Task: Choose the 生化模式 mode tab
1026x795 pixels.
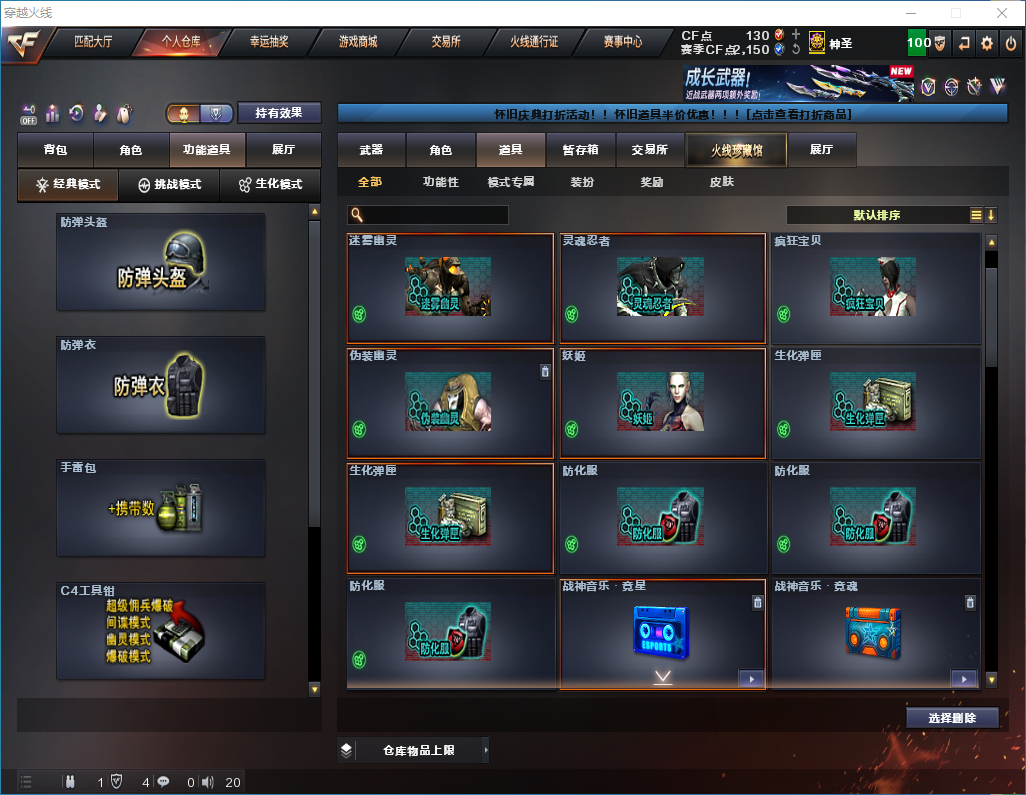Action: point(270,185)
